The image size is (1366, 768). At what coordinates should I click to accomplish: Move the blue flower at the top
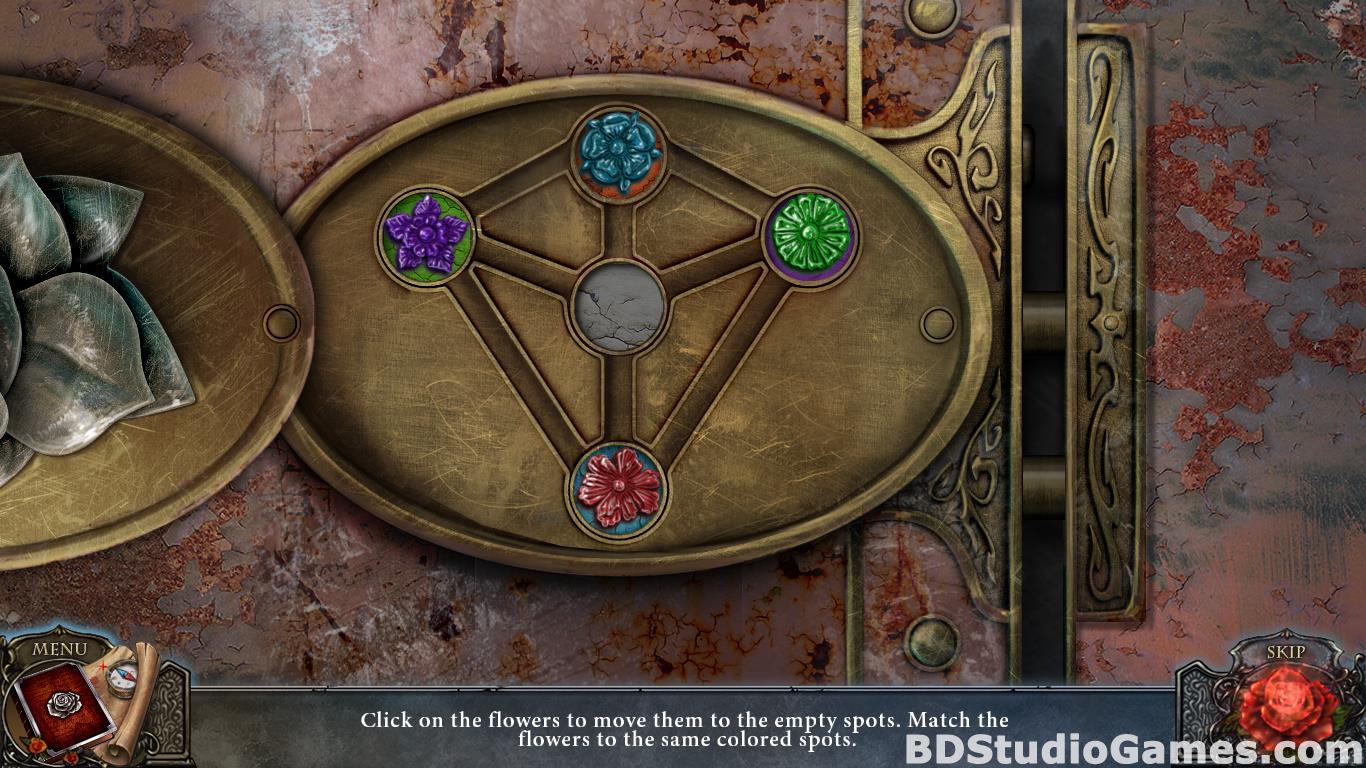point(619,154)
